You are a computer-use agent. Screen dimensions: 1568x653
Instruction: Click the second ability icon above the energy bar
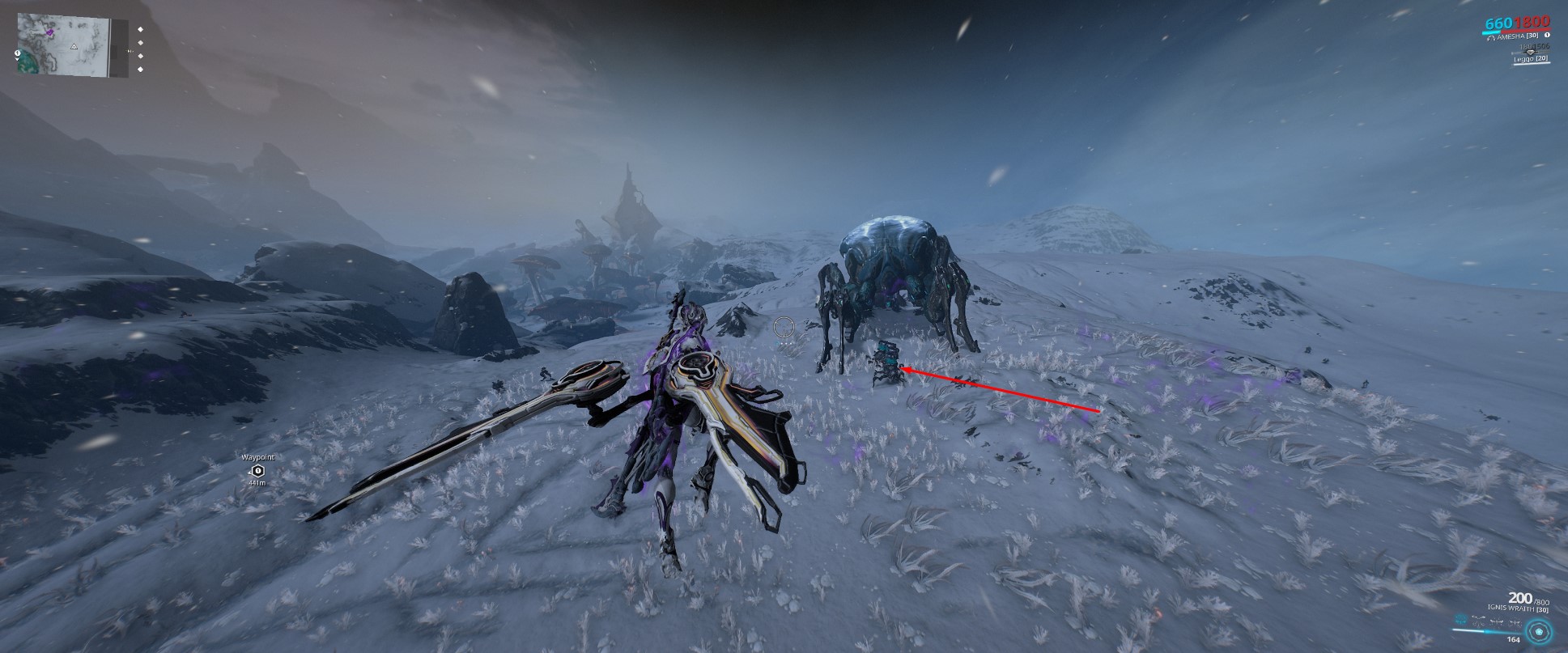pos(1478,621)
